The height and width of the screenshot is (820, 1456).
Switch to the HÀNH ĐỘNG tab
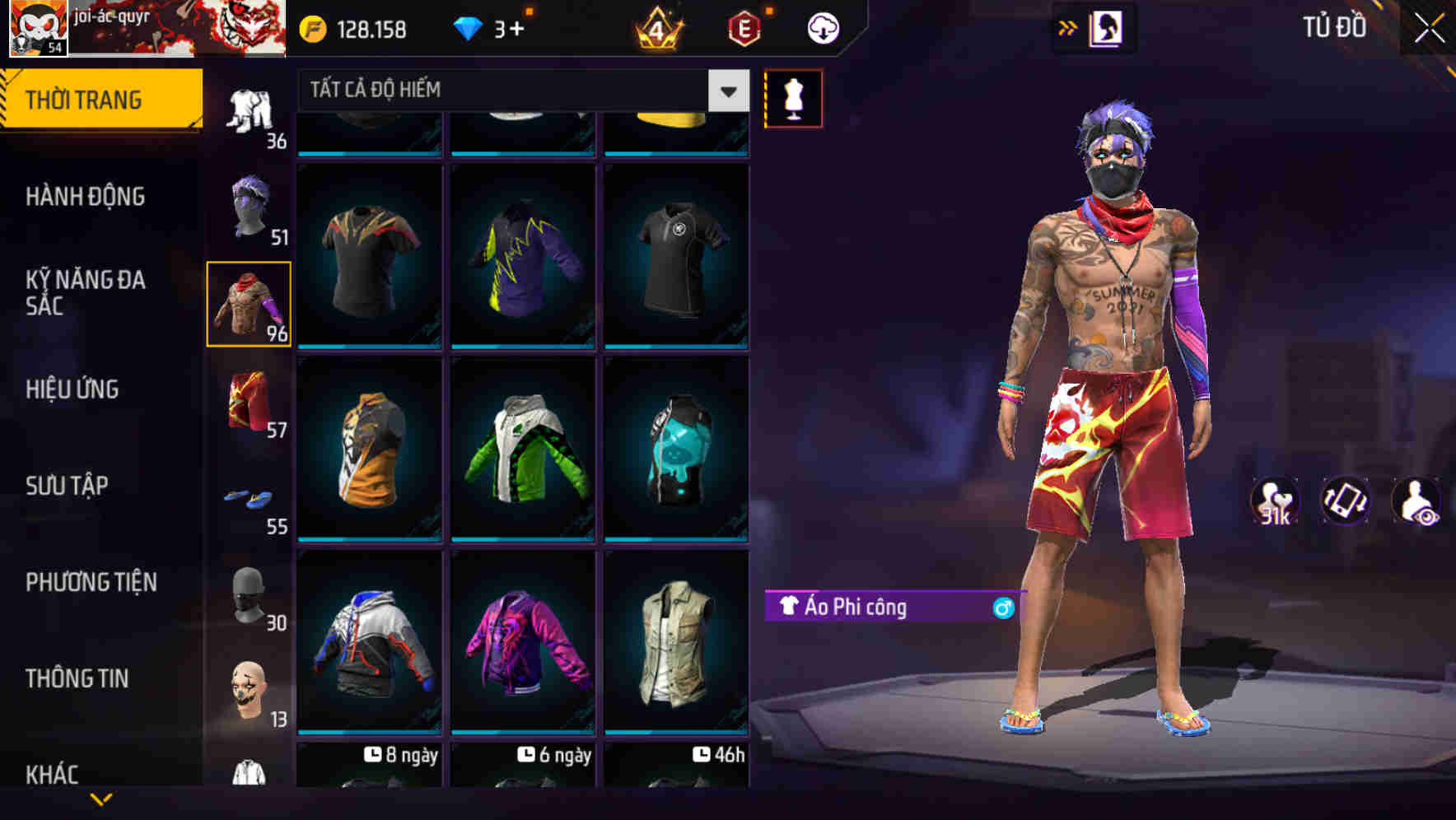point(85,197)
